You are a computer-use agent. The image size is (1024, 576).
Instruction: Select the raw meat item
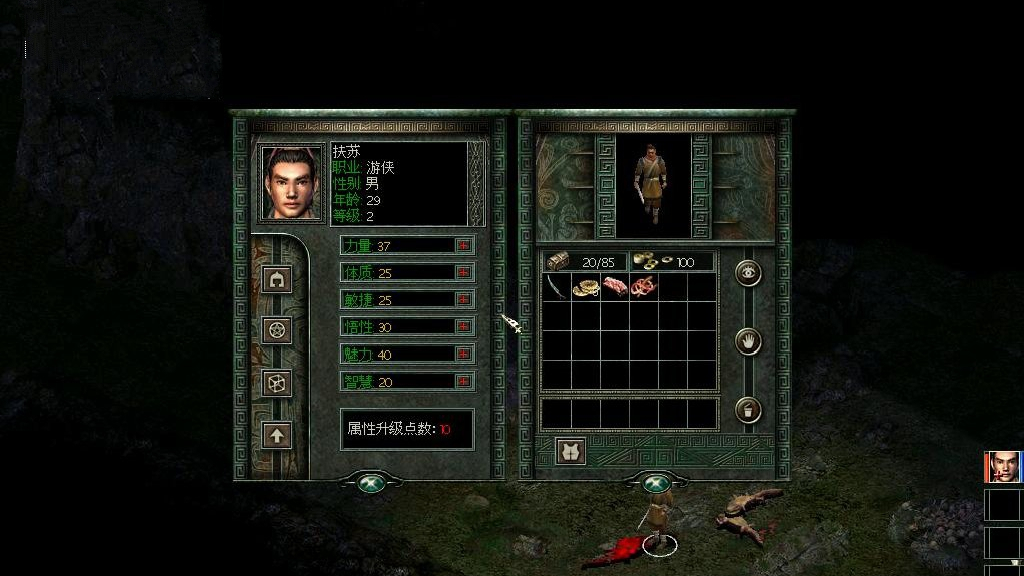pos(615,287)
